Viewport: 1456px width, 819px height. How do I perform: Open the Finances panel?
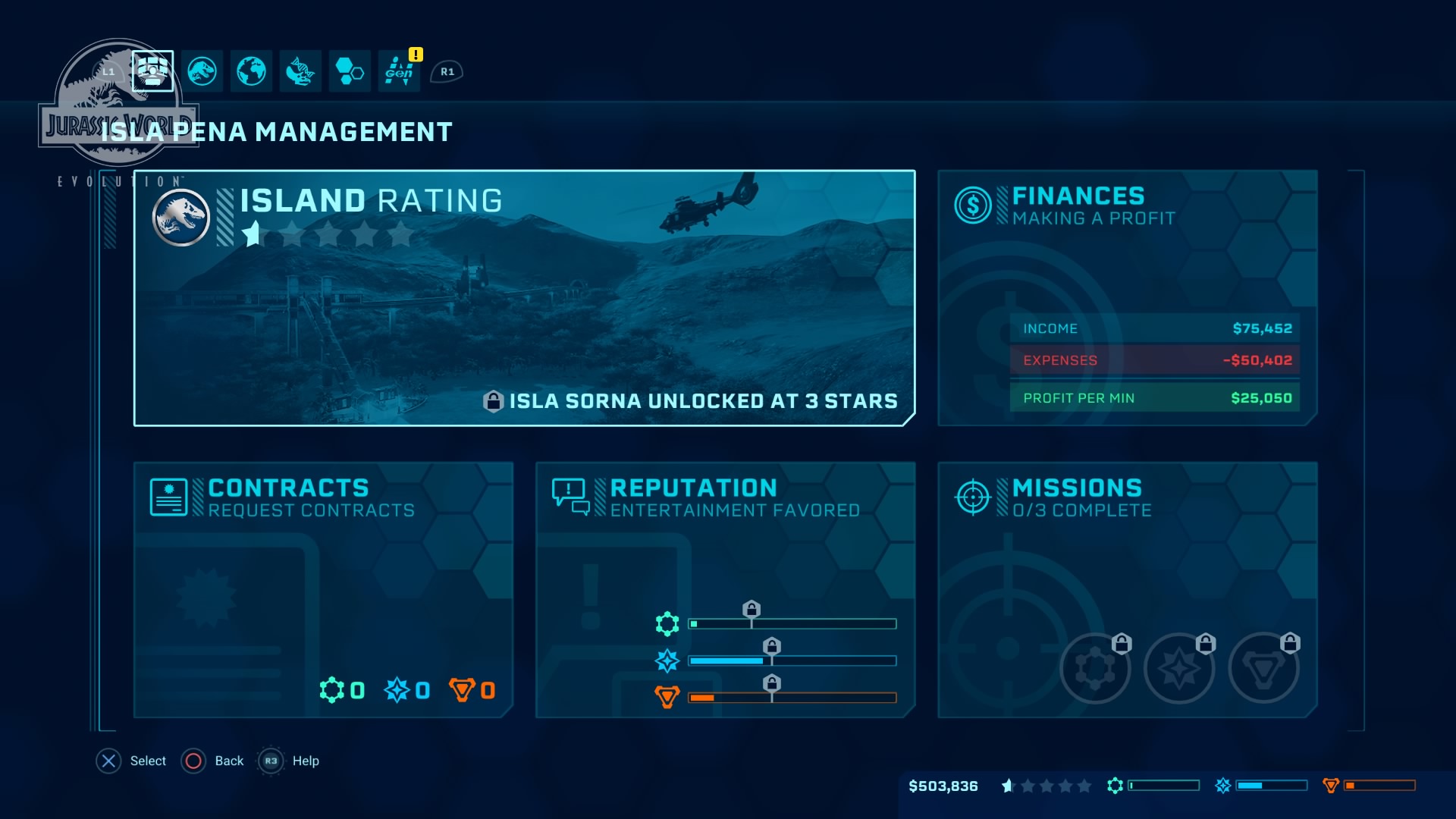pos(1128,298)
